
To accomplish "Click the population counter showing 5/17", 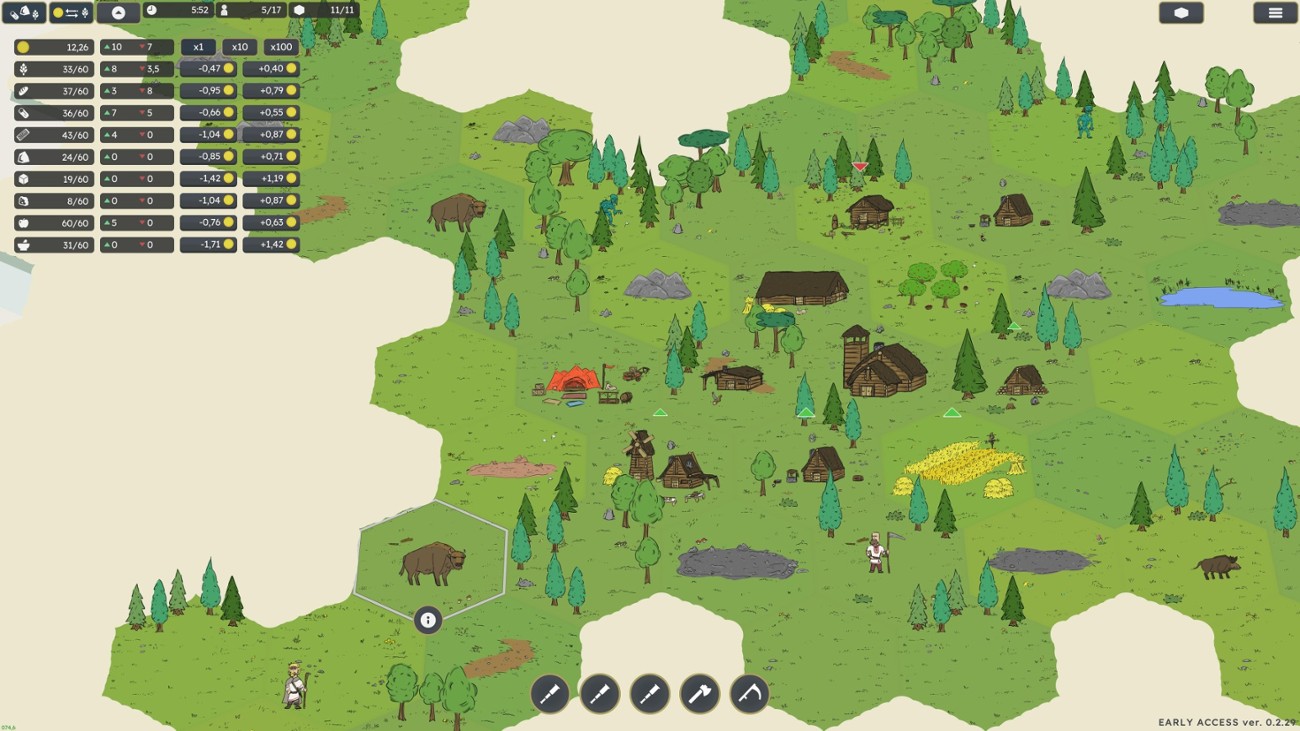I will pos(253,13).
